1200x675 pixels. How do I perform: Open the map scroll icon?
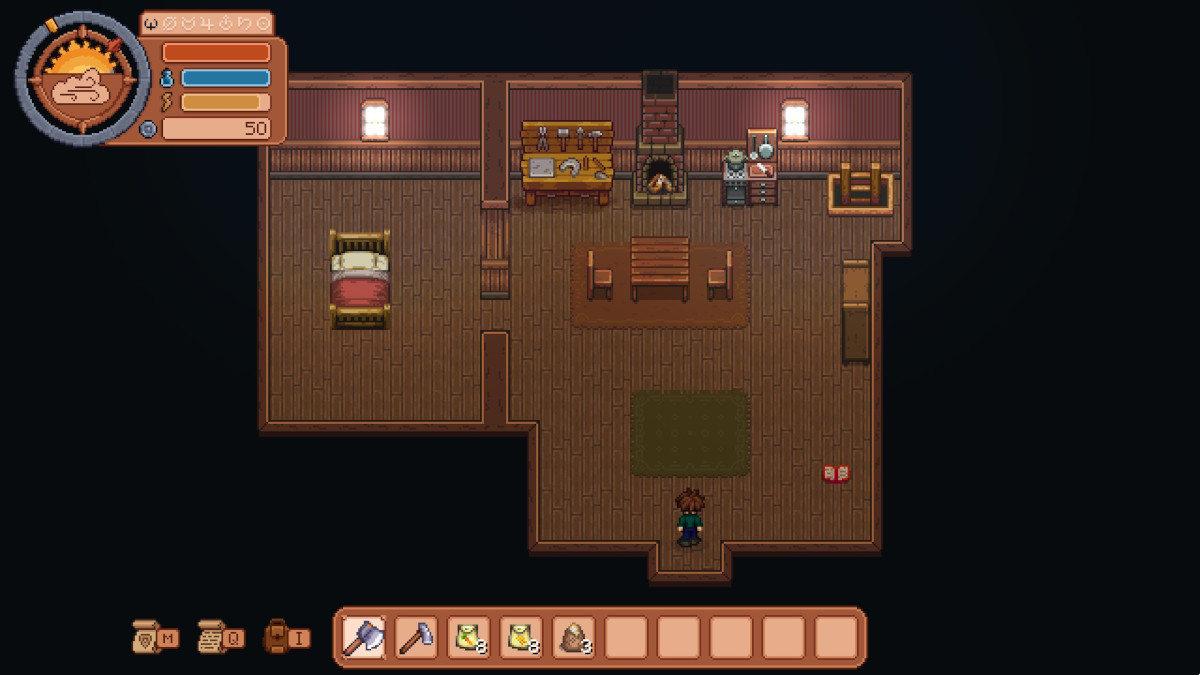coord(147,637)
